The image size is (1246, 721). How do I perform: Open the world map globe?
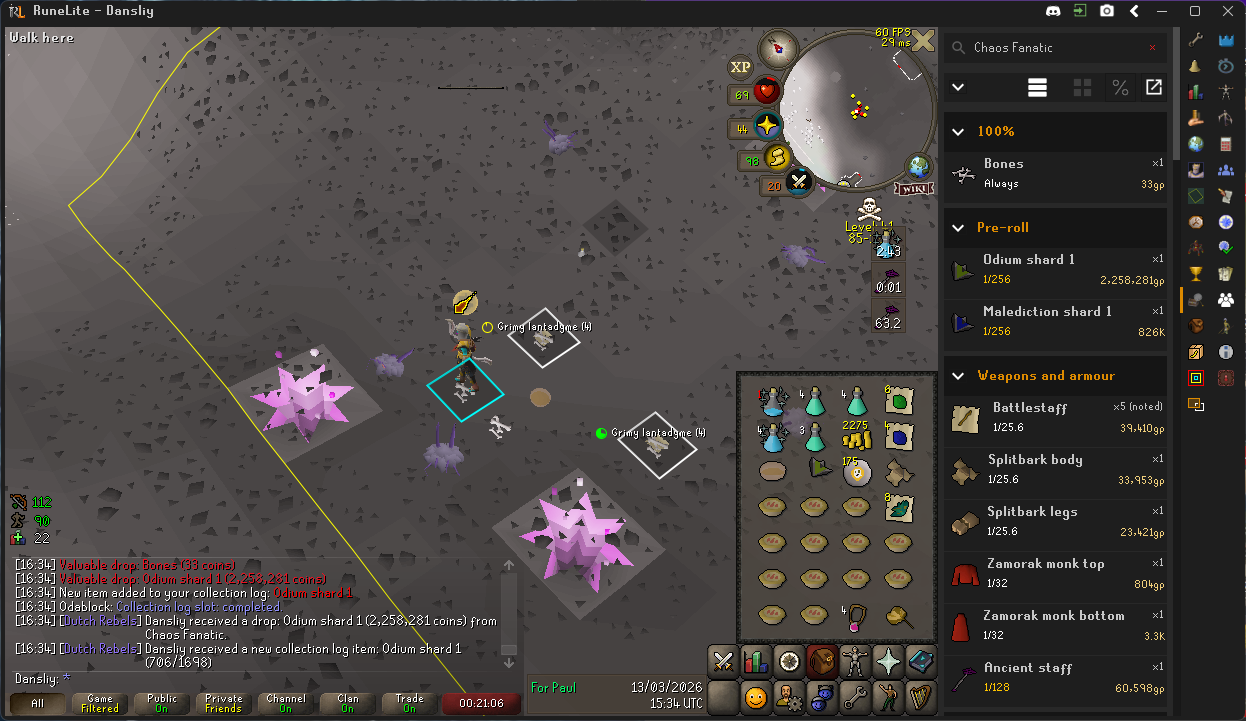(919, 166)
